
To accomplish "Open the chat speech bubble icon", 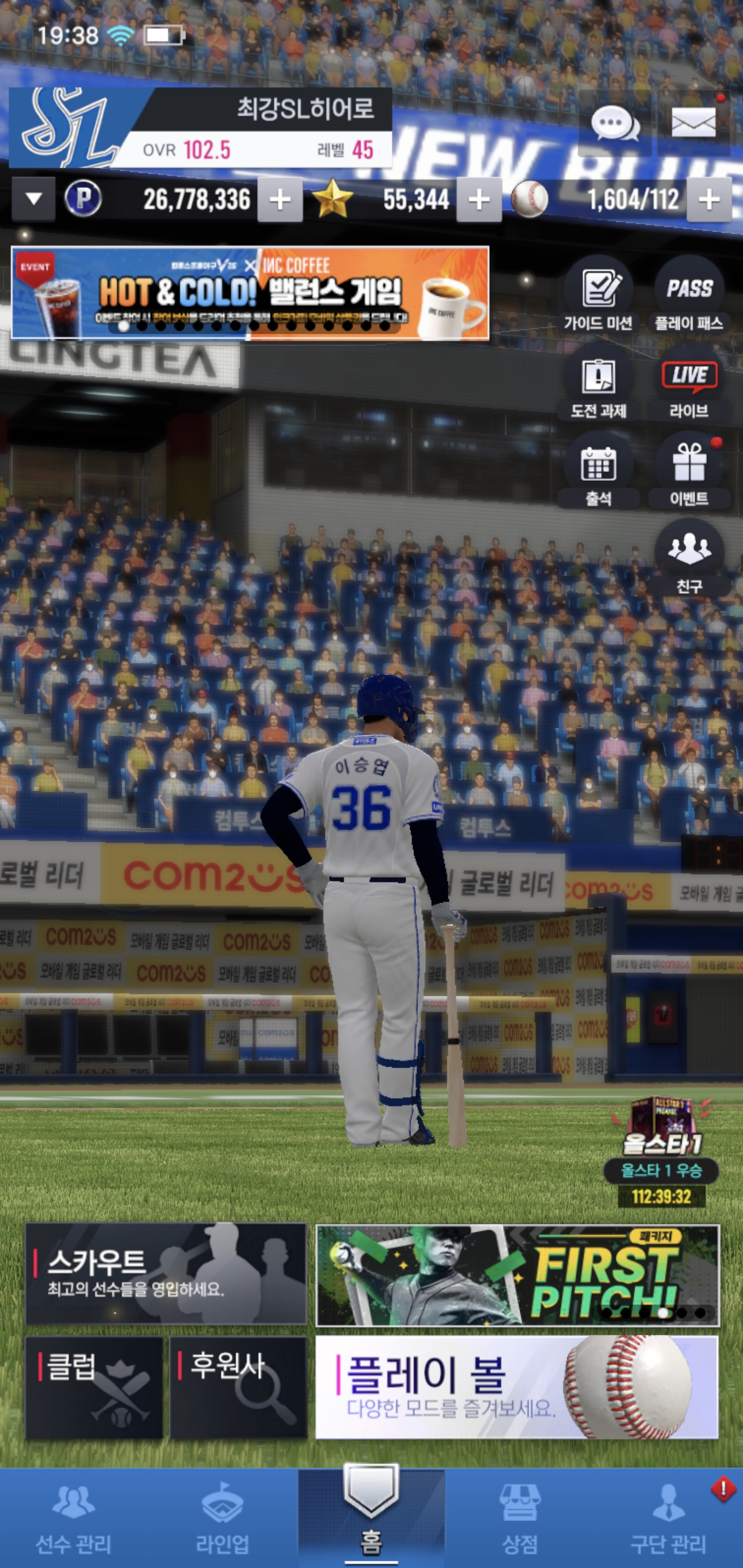I will coord(615,124).
